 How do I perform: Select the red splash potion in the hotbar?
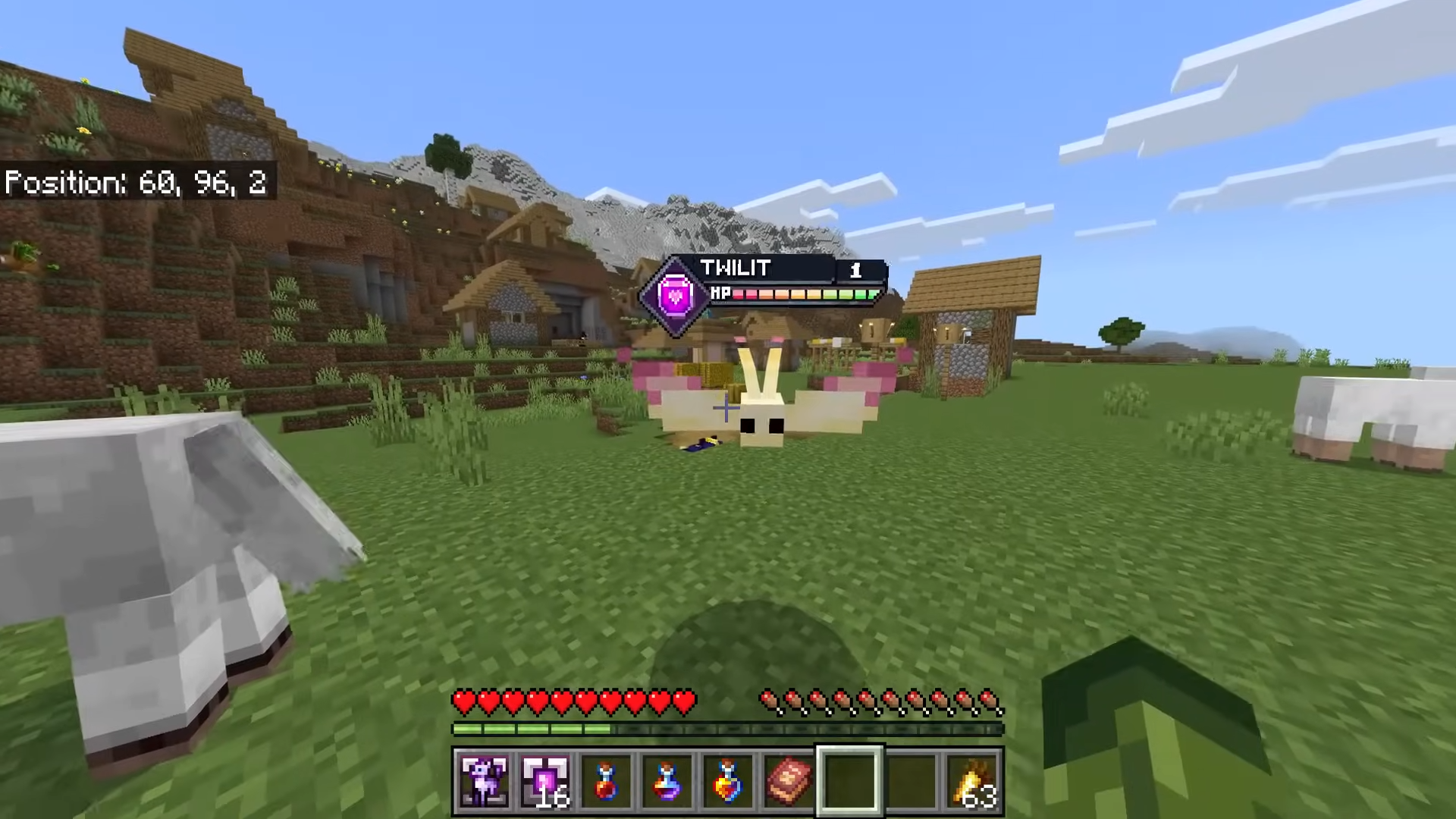tap(605, 780)
